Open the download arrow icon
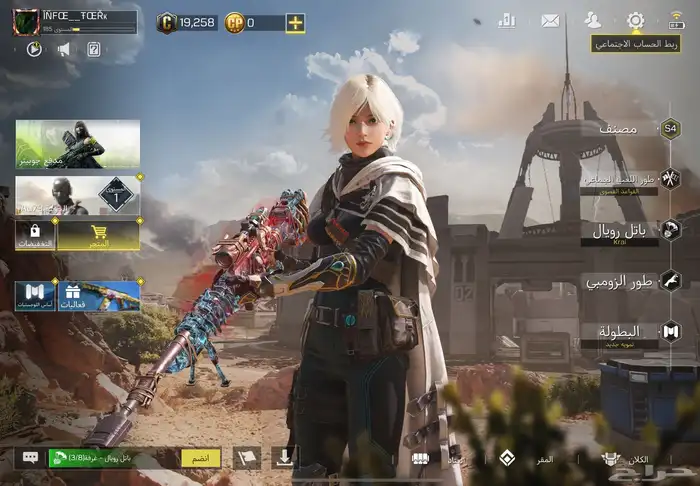Screen dimensions: 700x486 (x=284, y=458)
